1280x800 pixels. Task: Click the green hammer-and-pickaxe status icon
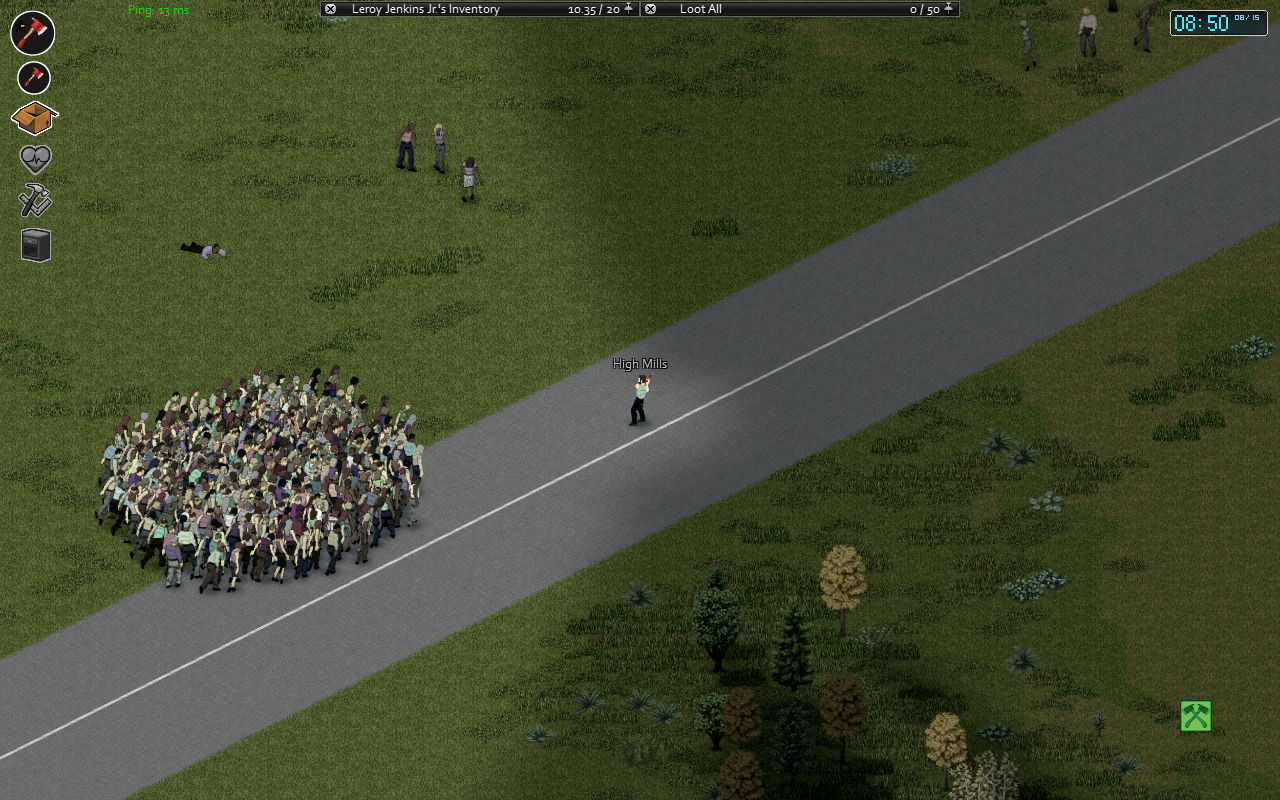[1195, 716]
